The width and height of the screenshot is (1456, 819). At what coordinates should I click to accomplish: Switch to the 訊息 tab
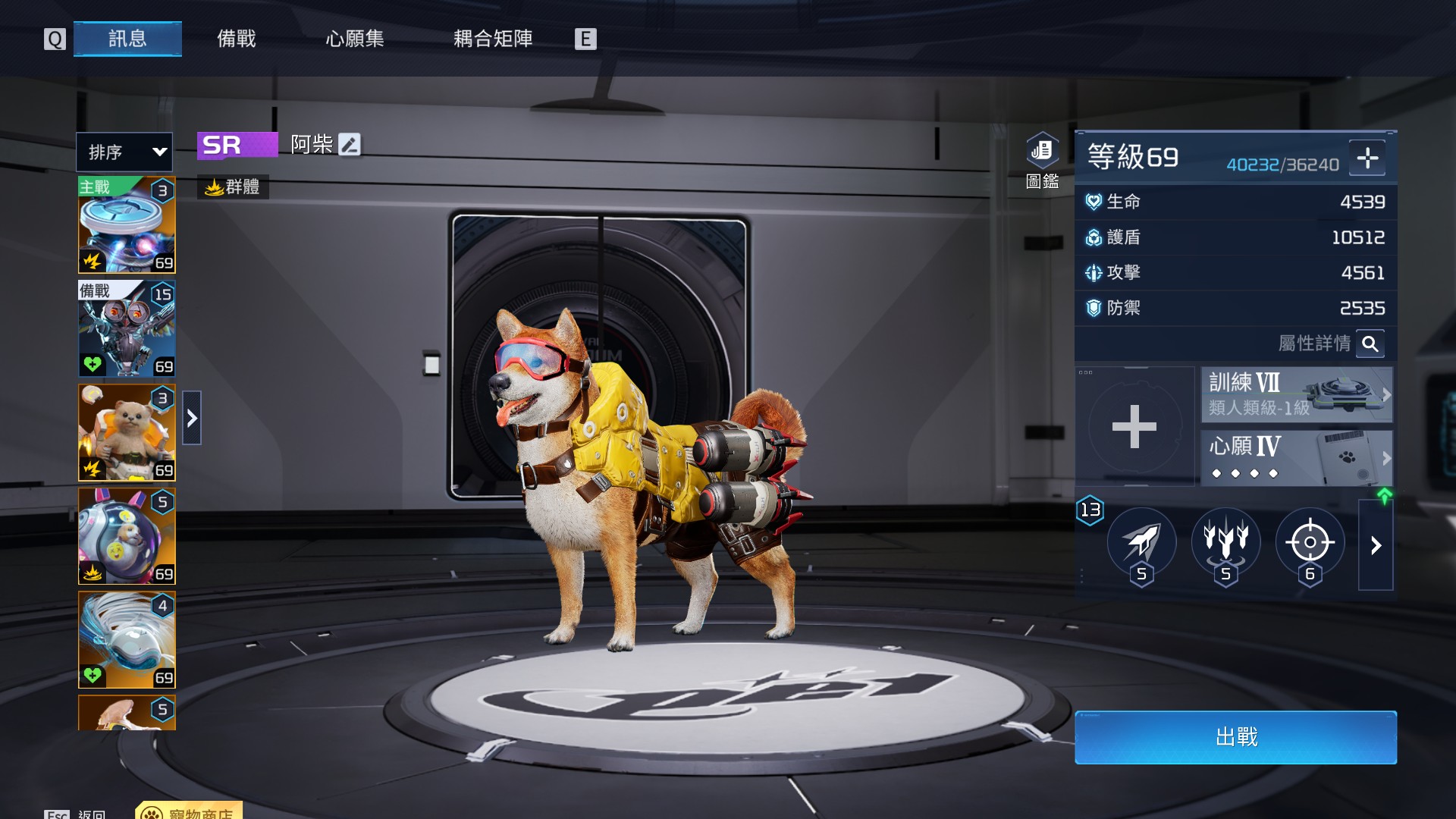coord(127,39)
